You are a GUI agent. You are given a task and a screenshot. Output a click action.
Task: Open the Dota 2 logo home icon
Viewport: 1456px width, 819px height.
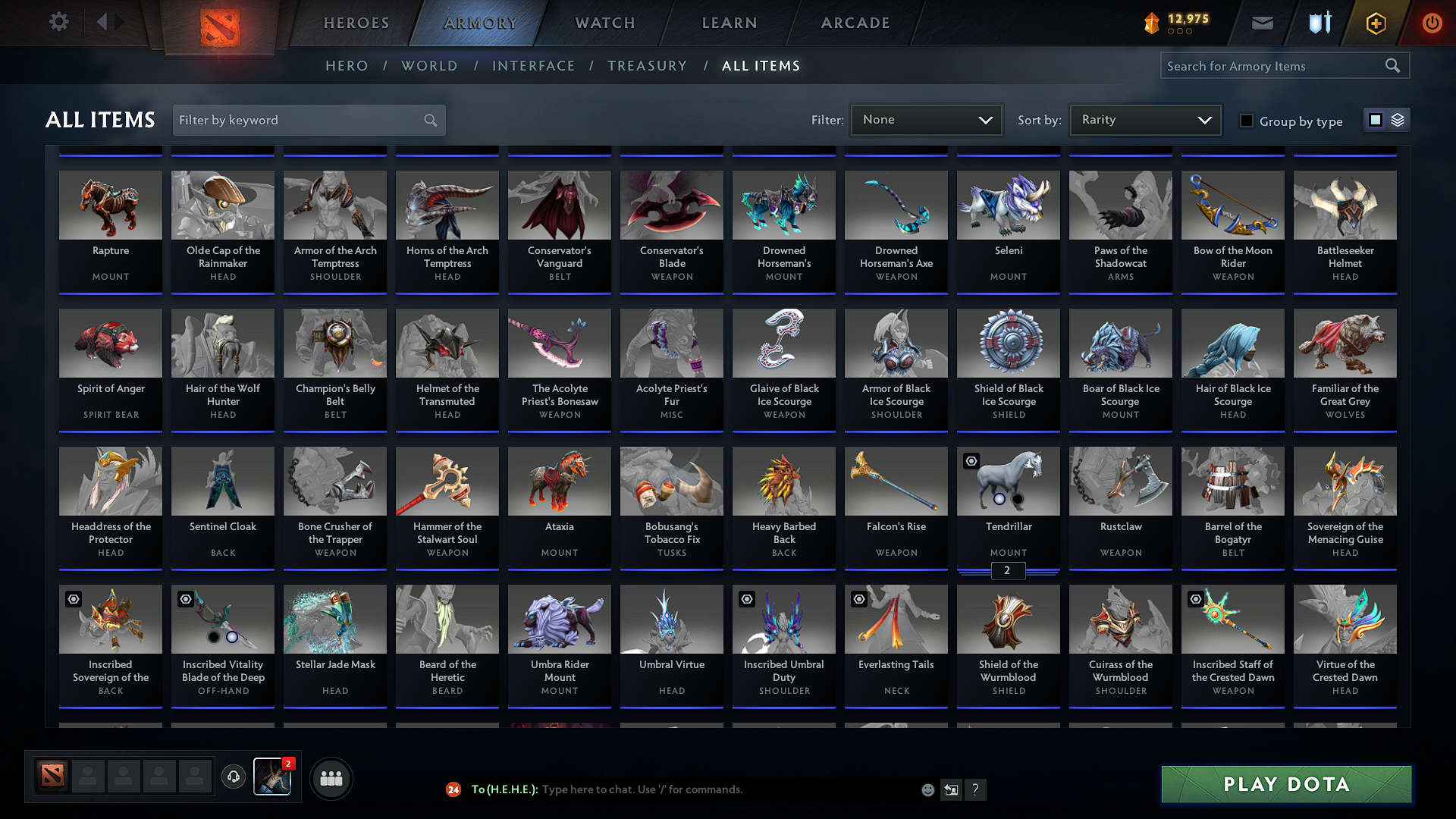[221, 22]
